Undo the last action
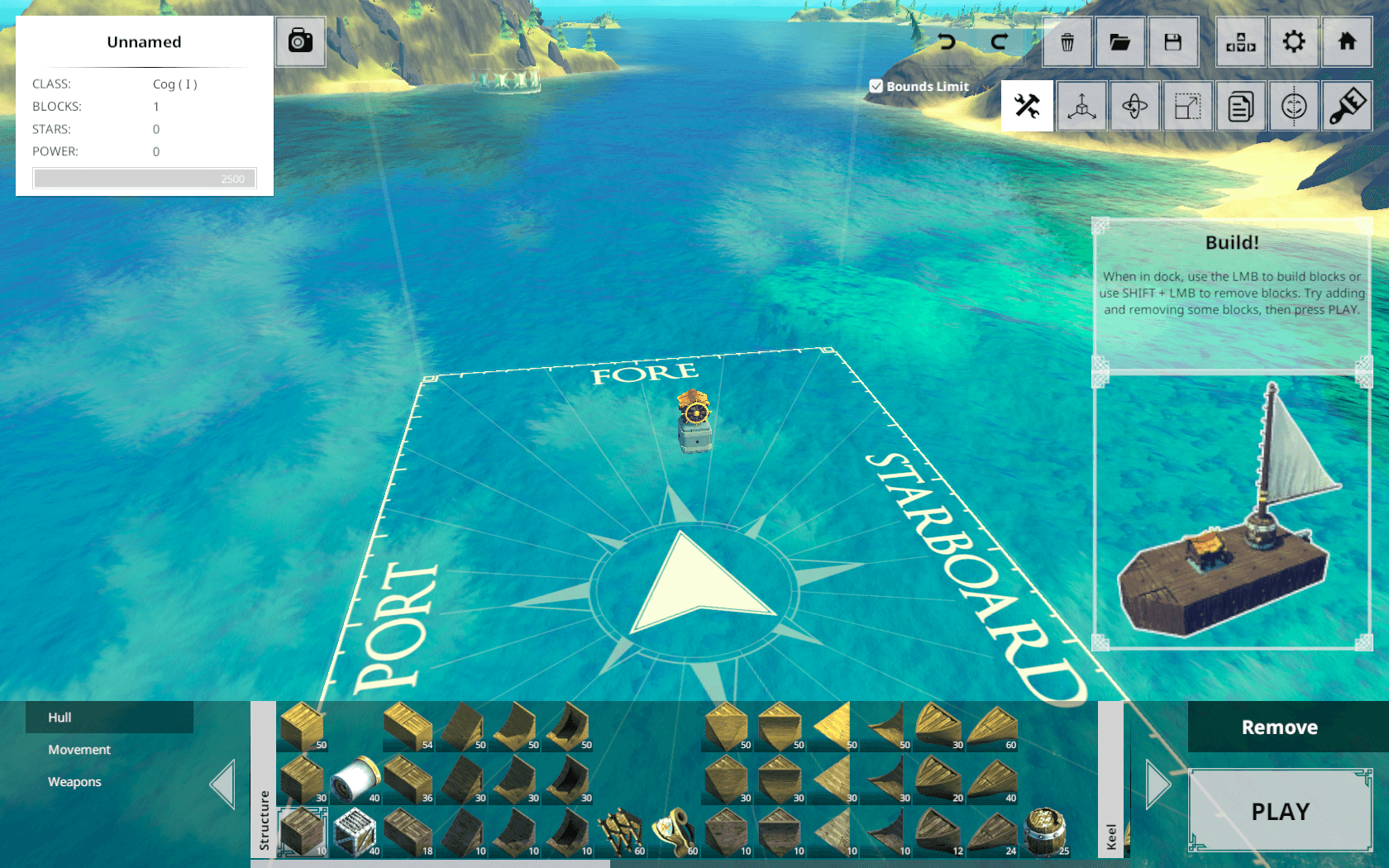 (947, 41)
